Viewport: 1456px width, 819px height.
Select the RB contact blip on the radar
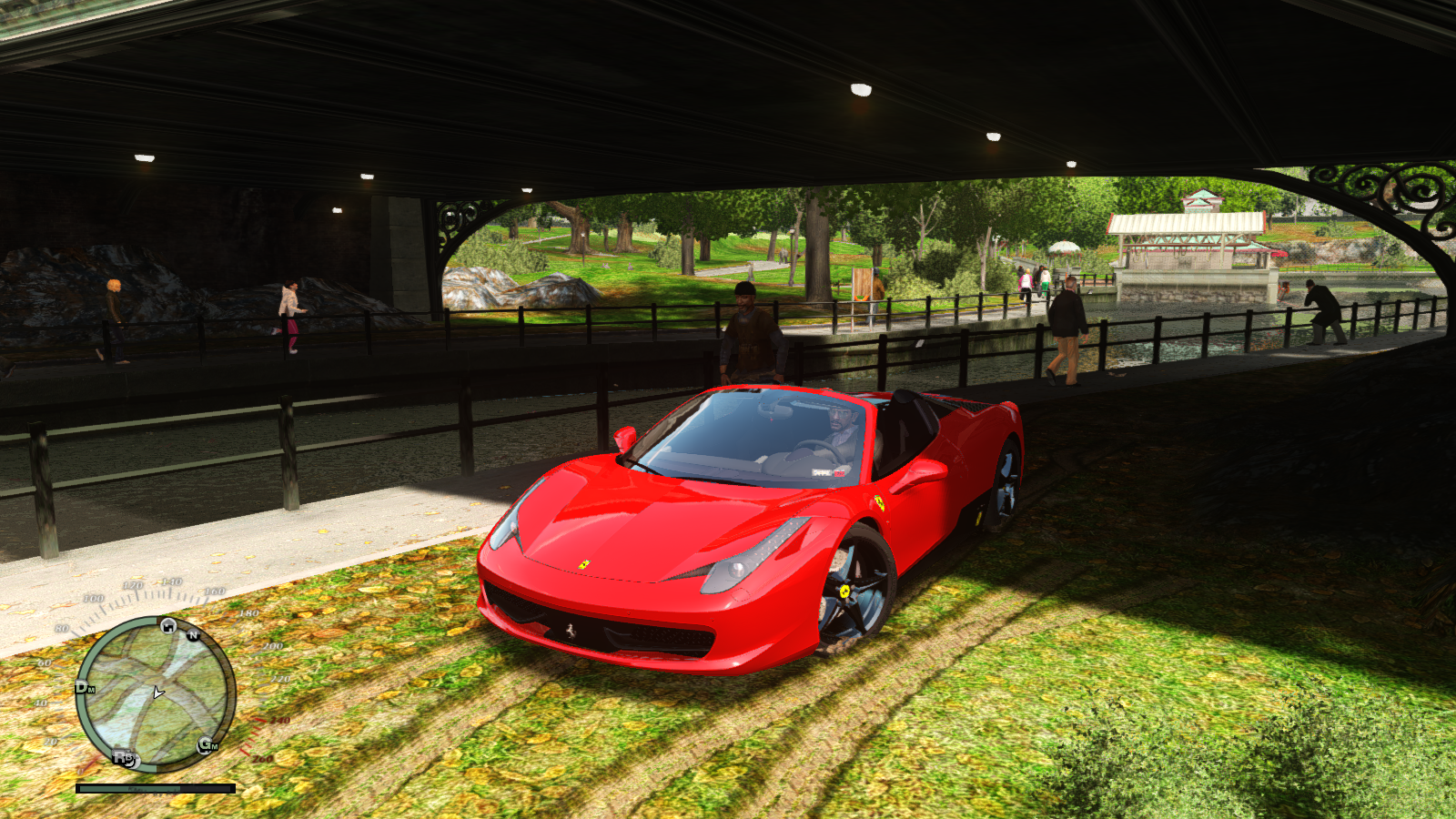pos(124,757)
